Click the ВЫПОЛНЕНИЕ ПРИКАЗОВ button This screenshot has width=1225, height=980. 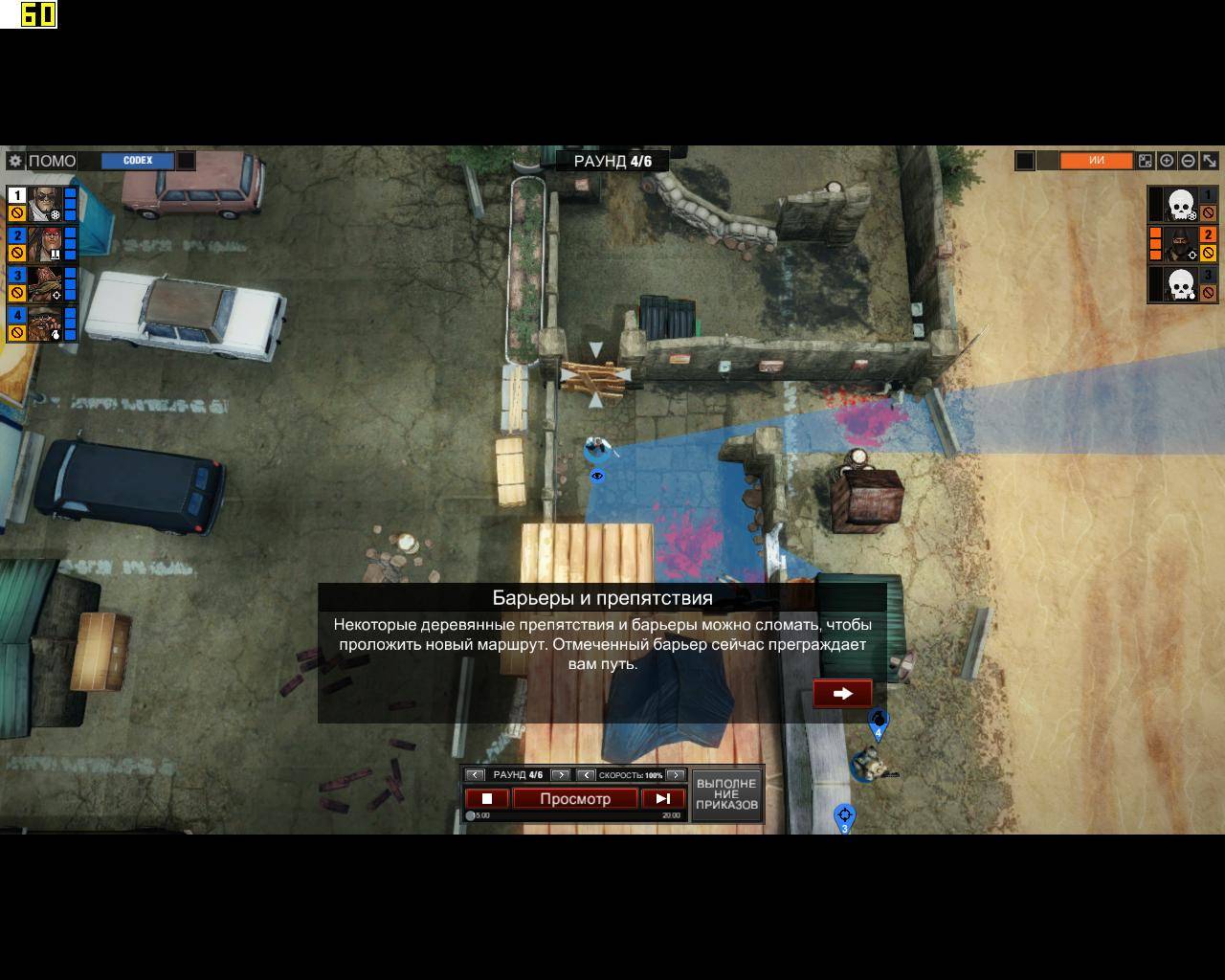[726, 794]
